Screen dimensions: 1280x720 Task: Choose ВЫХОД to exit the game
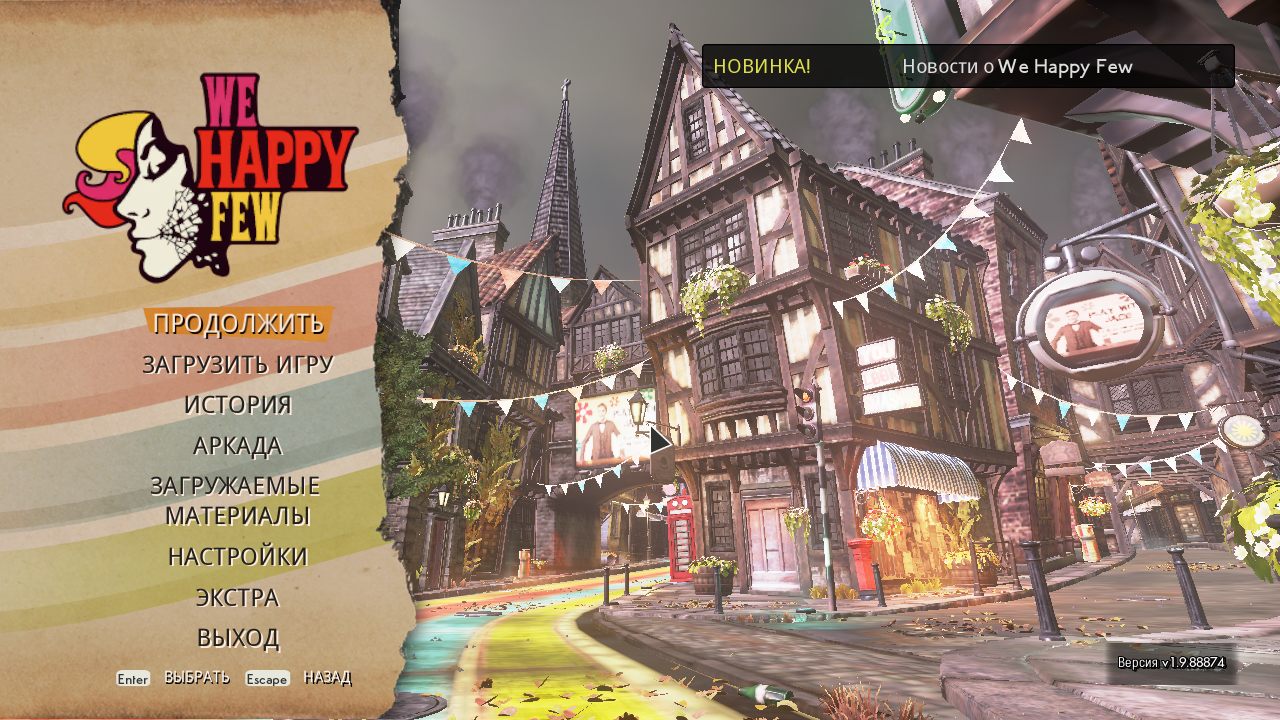(x=239, y=636)
